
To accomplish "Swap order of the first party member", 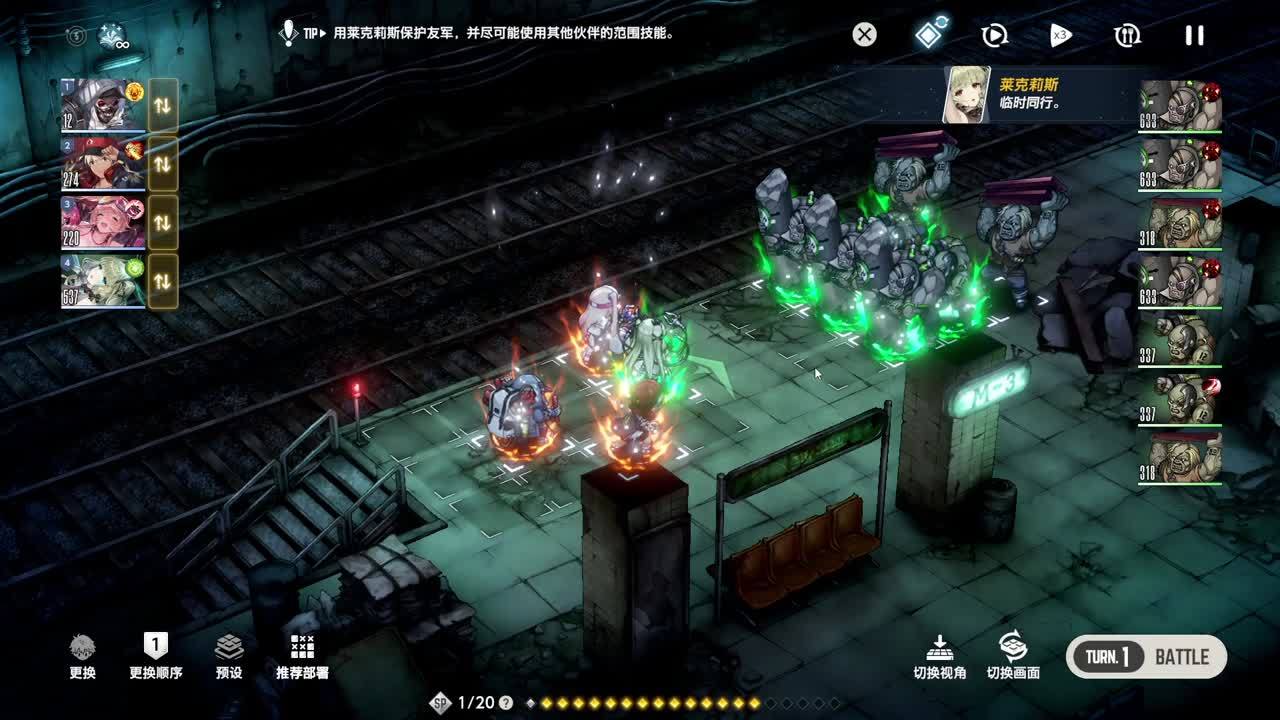I will pyautogui.click(x=163, y=105).
